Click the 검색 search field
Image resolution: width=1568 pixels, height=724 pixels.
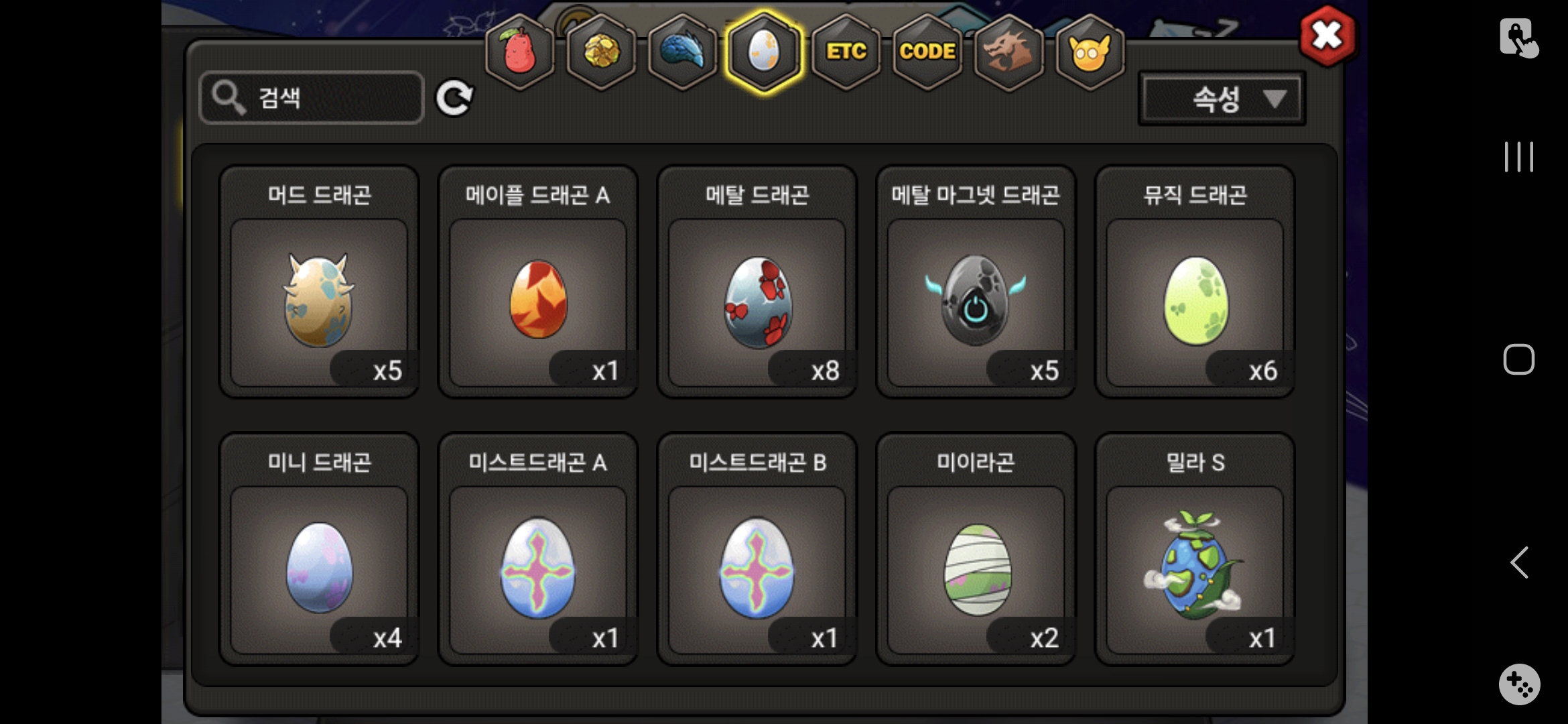[312, 98]
